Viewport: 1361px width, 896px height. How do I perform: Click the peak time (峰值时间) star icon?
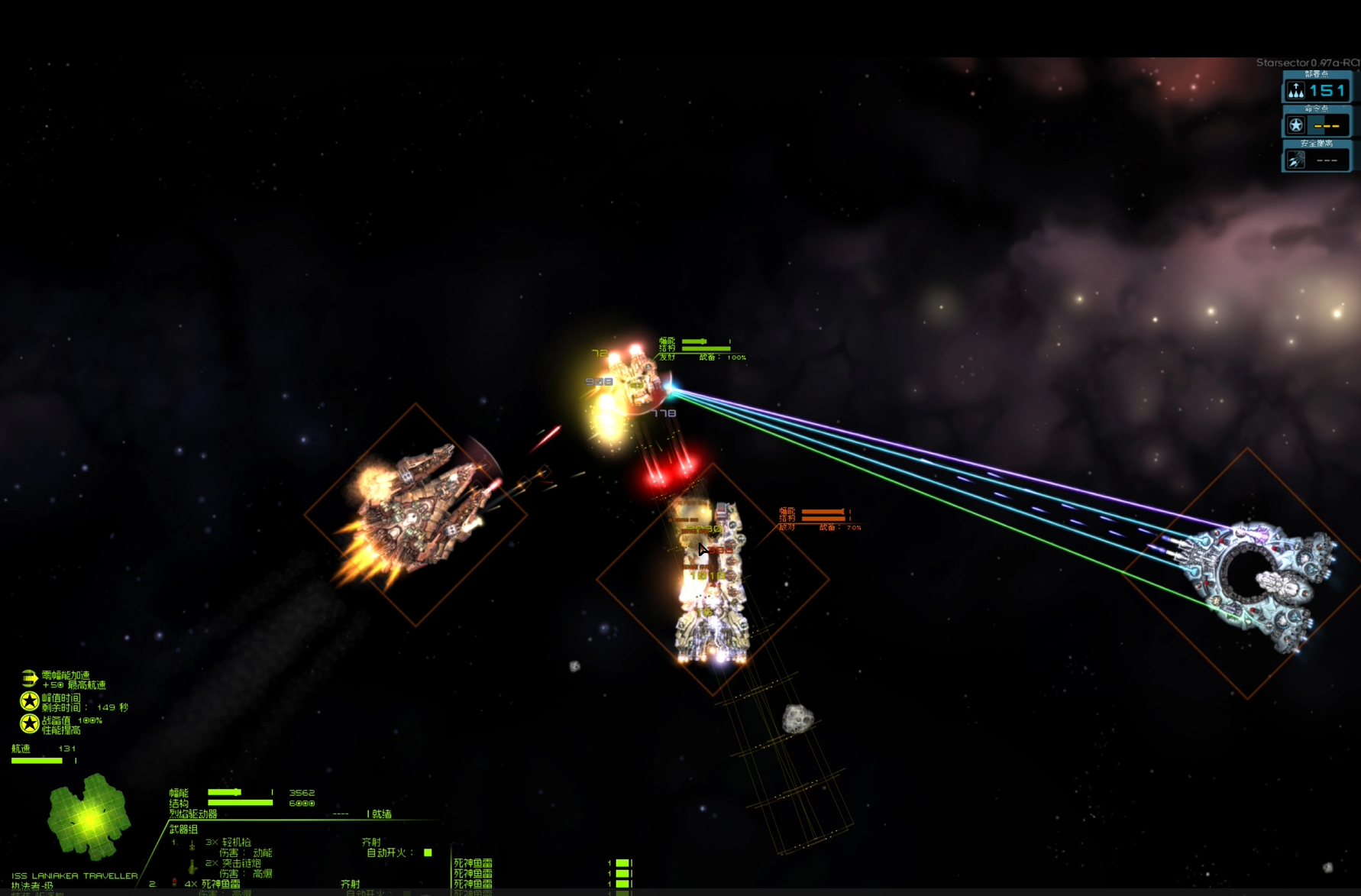(29, 701)
